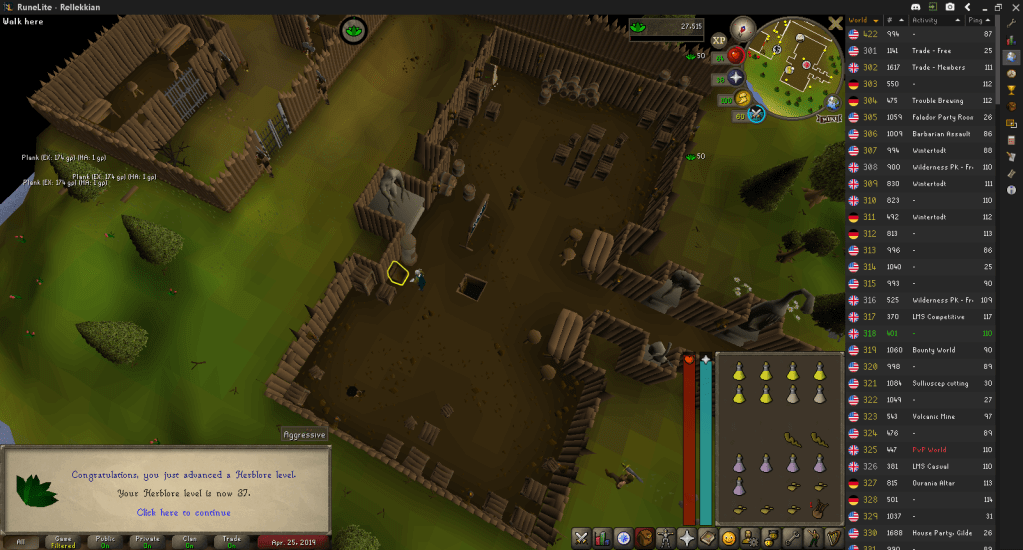Open the Worn Equipment tab
This screenshot has width=1023, height=550.
coord(667,538)
